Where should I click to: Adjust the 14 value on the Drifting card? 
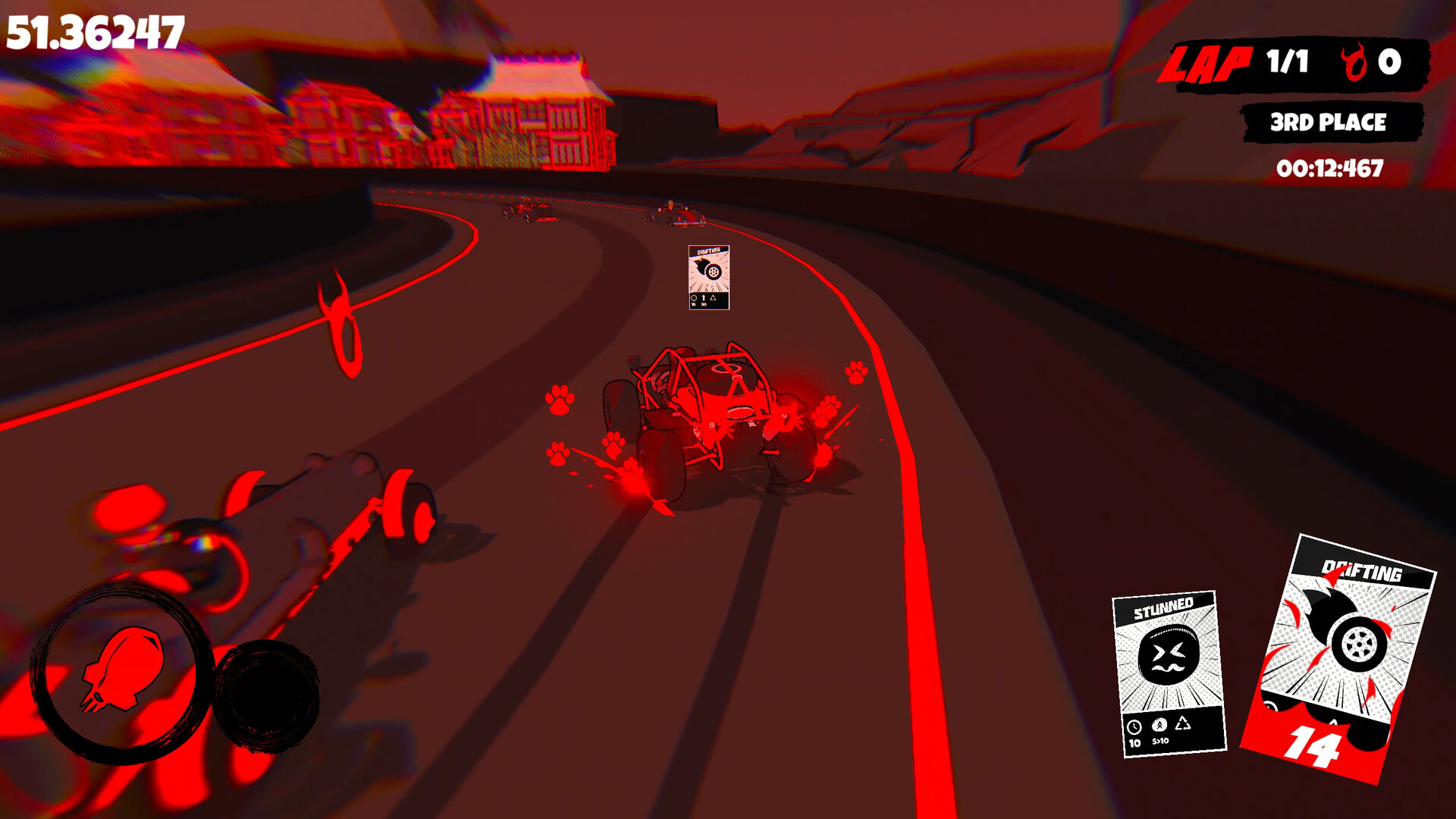[1315, 745]
